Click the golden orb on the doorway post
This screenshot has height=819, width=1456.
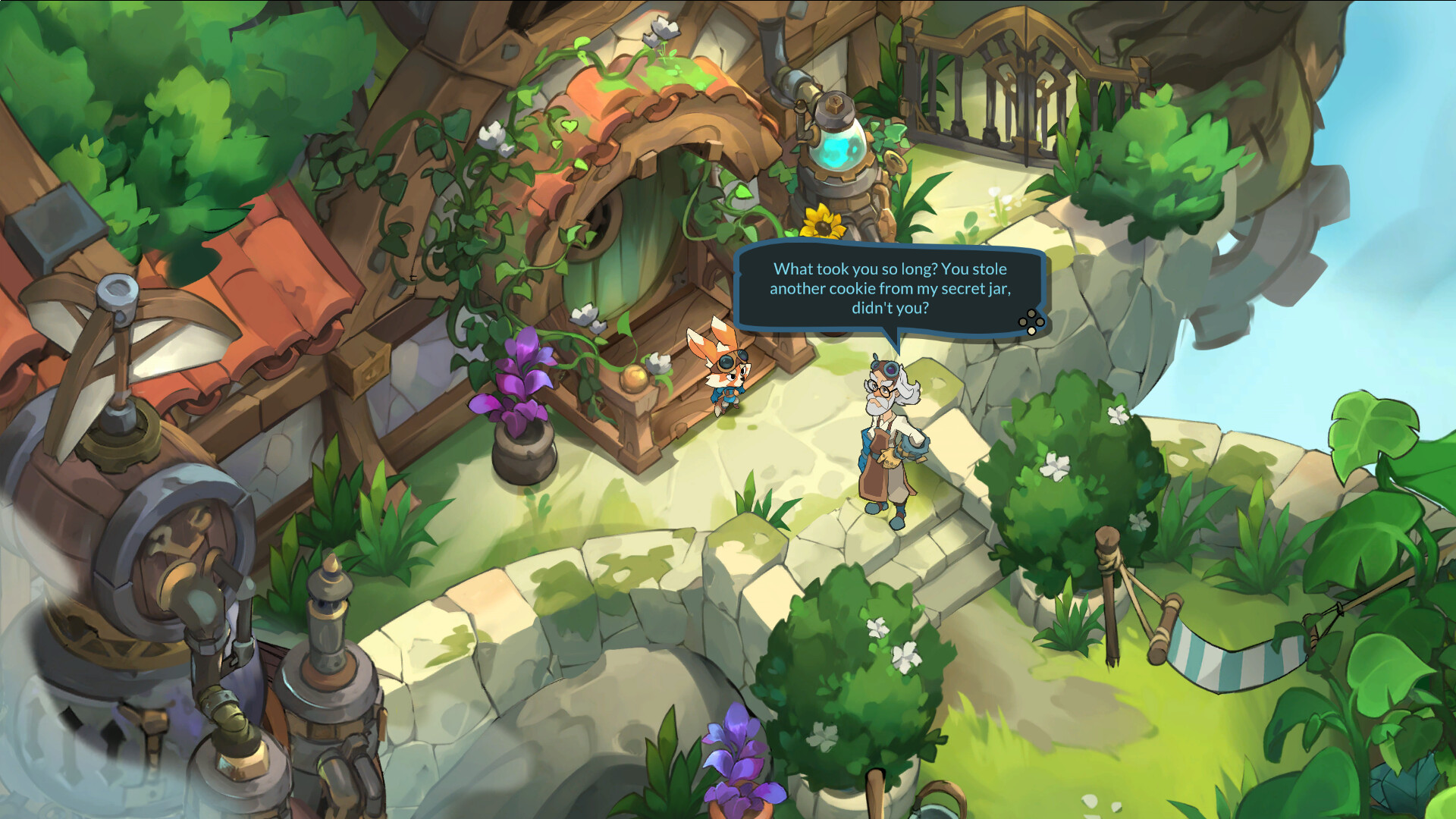635,380
